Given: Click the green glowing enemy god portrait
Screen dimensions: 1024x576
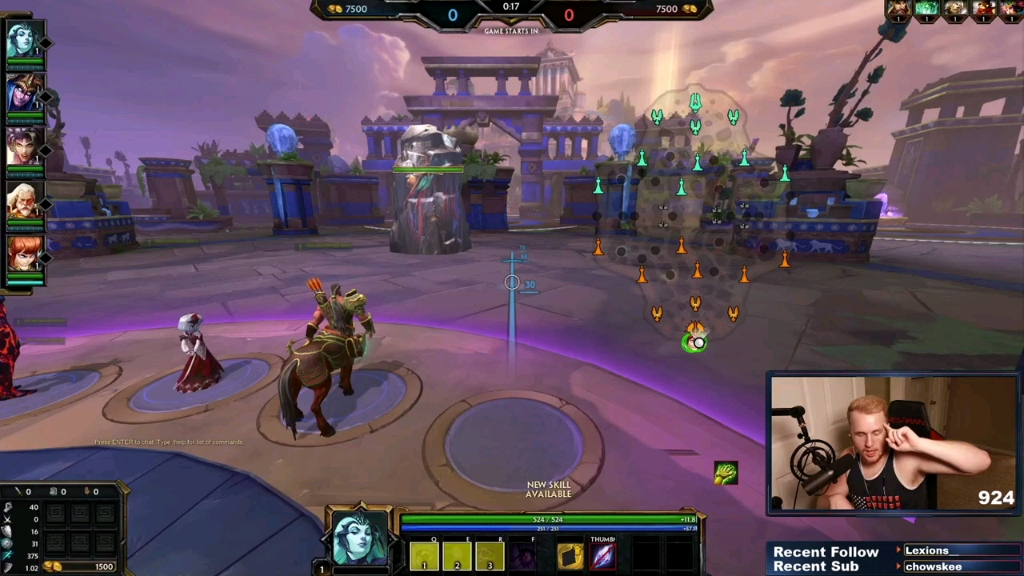Looking at the screenshot, I should [928, 9].
